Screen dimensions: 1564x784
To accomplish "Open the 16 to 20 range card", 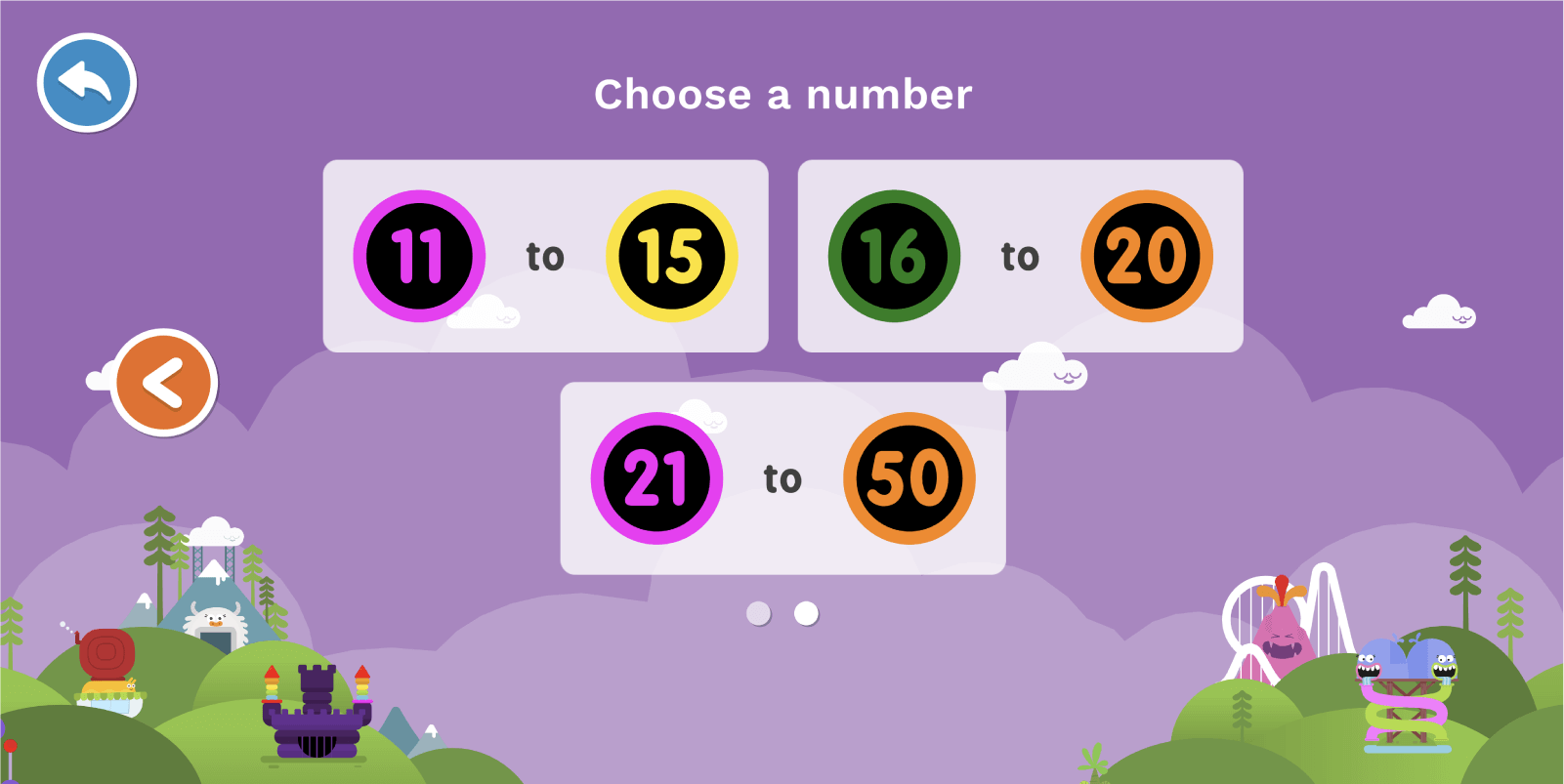I will [x=1020, y=254].
